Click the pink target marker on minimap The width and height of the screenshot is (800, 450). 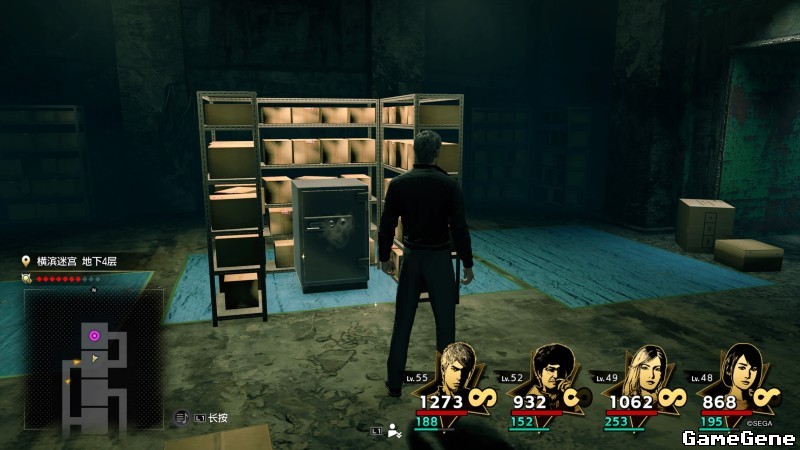click(94, 335)
